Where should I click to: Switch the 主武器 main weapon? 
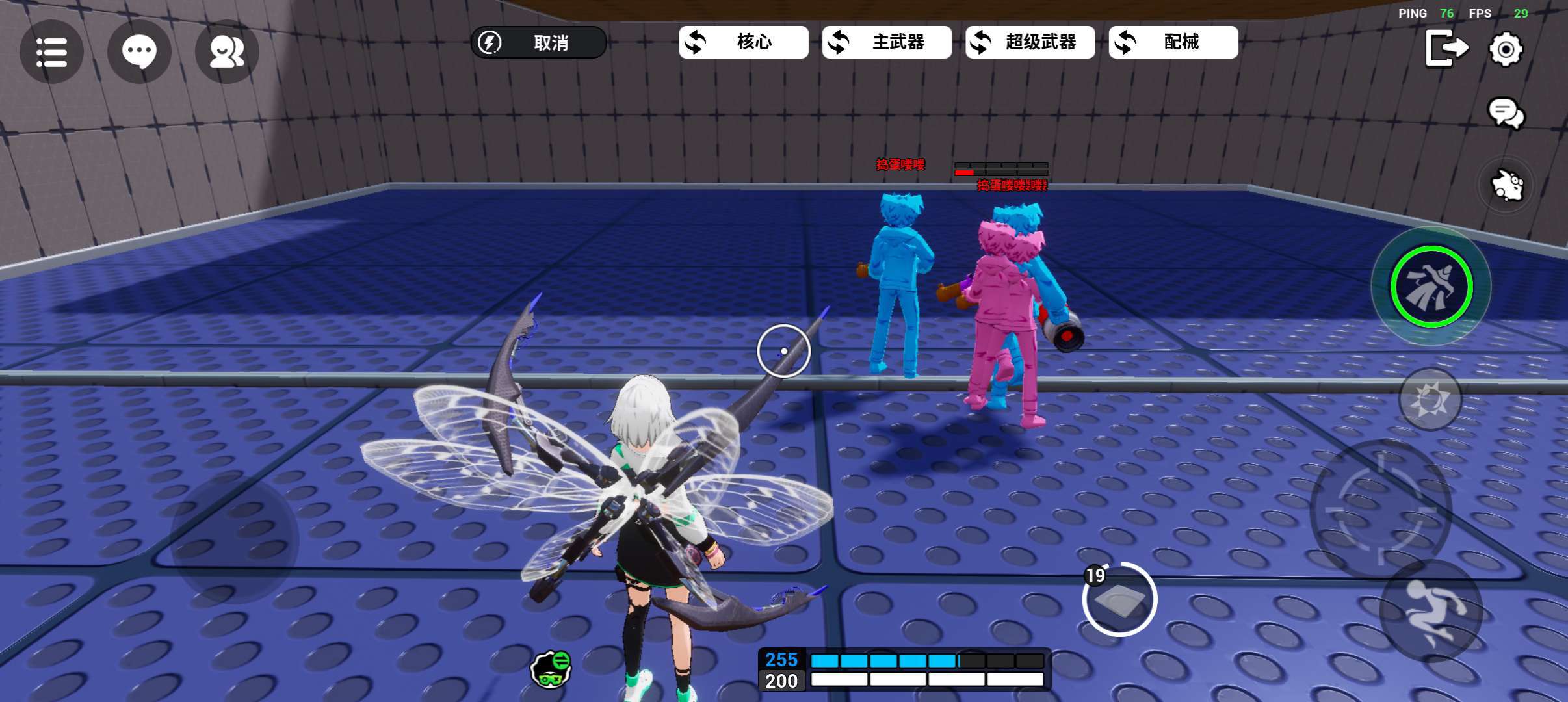click(887, 43)
